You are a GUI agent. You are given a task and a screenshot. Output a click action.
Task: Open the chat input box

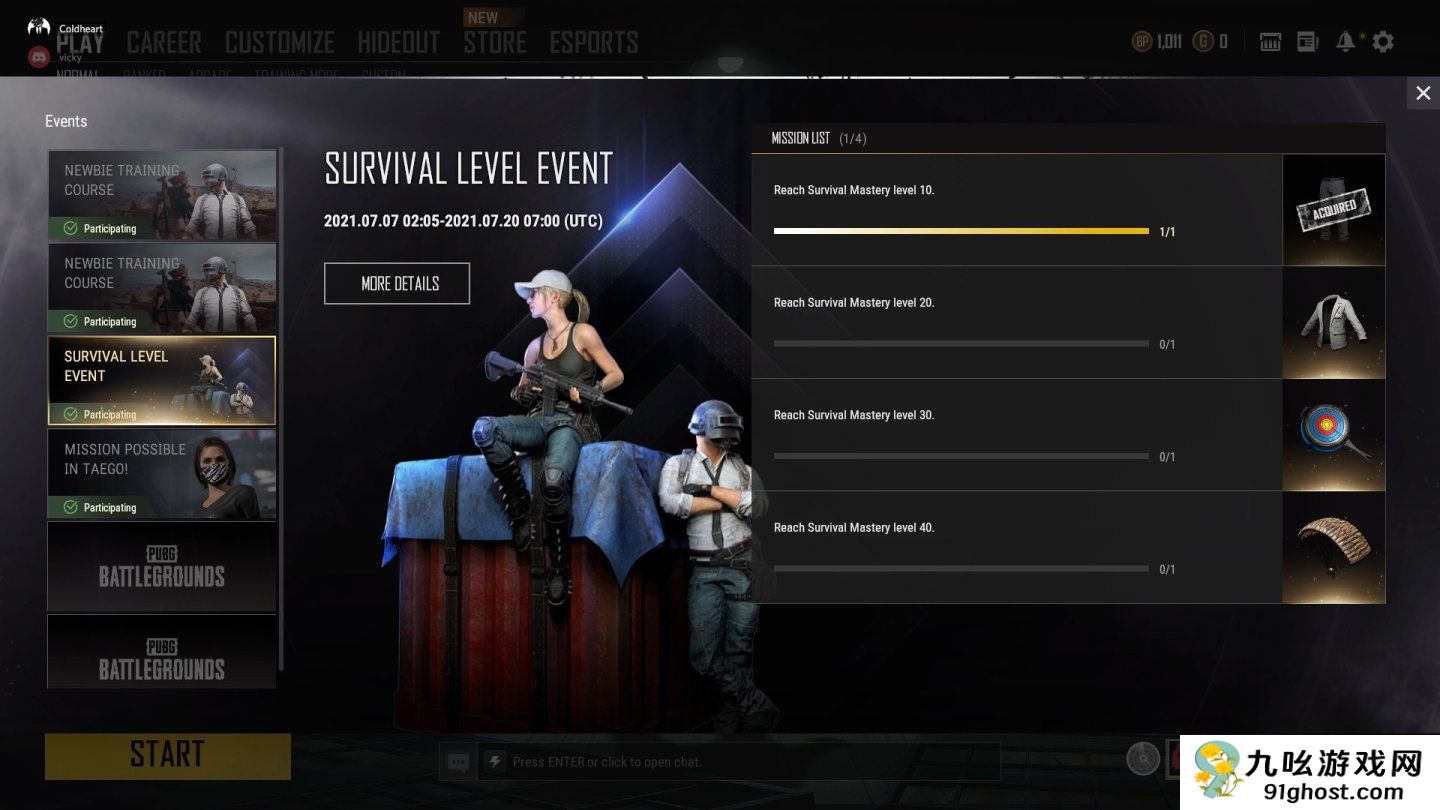click(740, 762)
